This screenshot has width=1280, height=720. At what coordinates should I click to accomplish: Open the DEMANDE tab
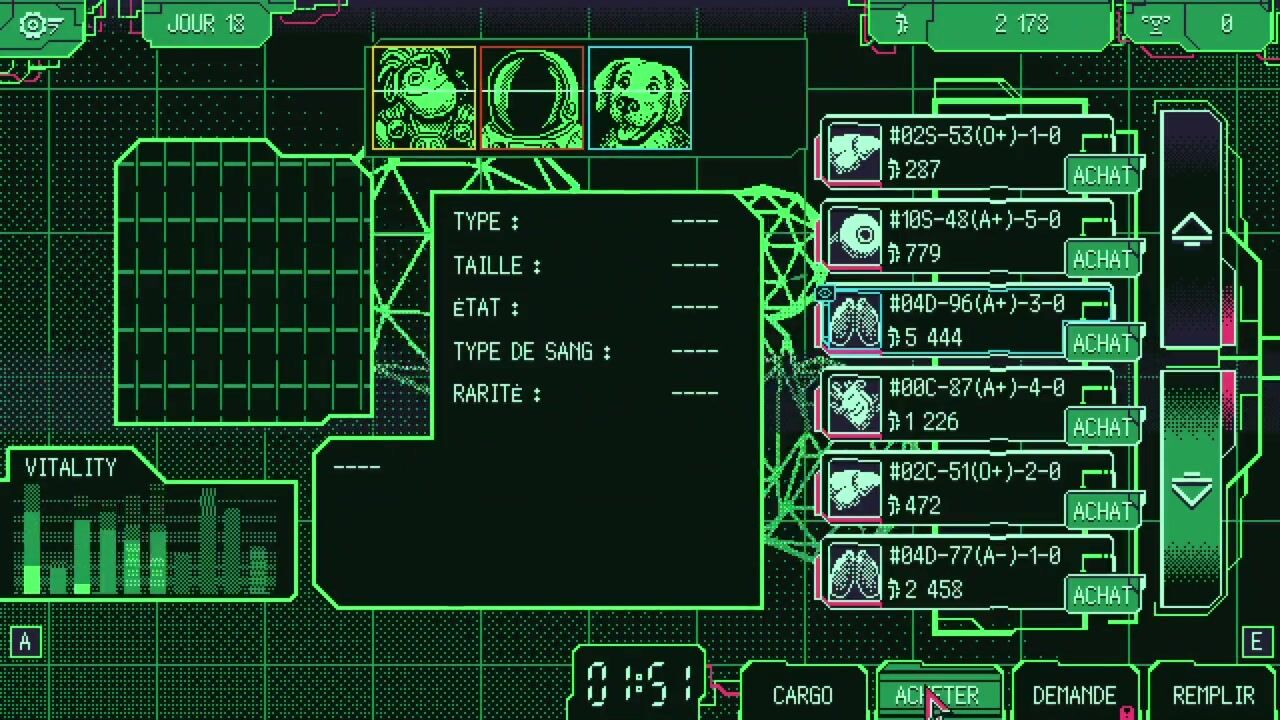tap(1074, 695)
